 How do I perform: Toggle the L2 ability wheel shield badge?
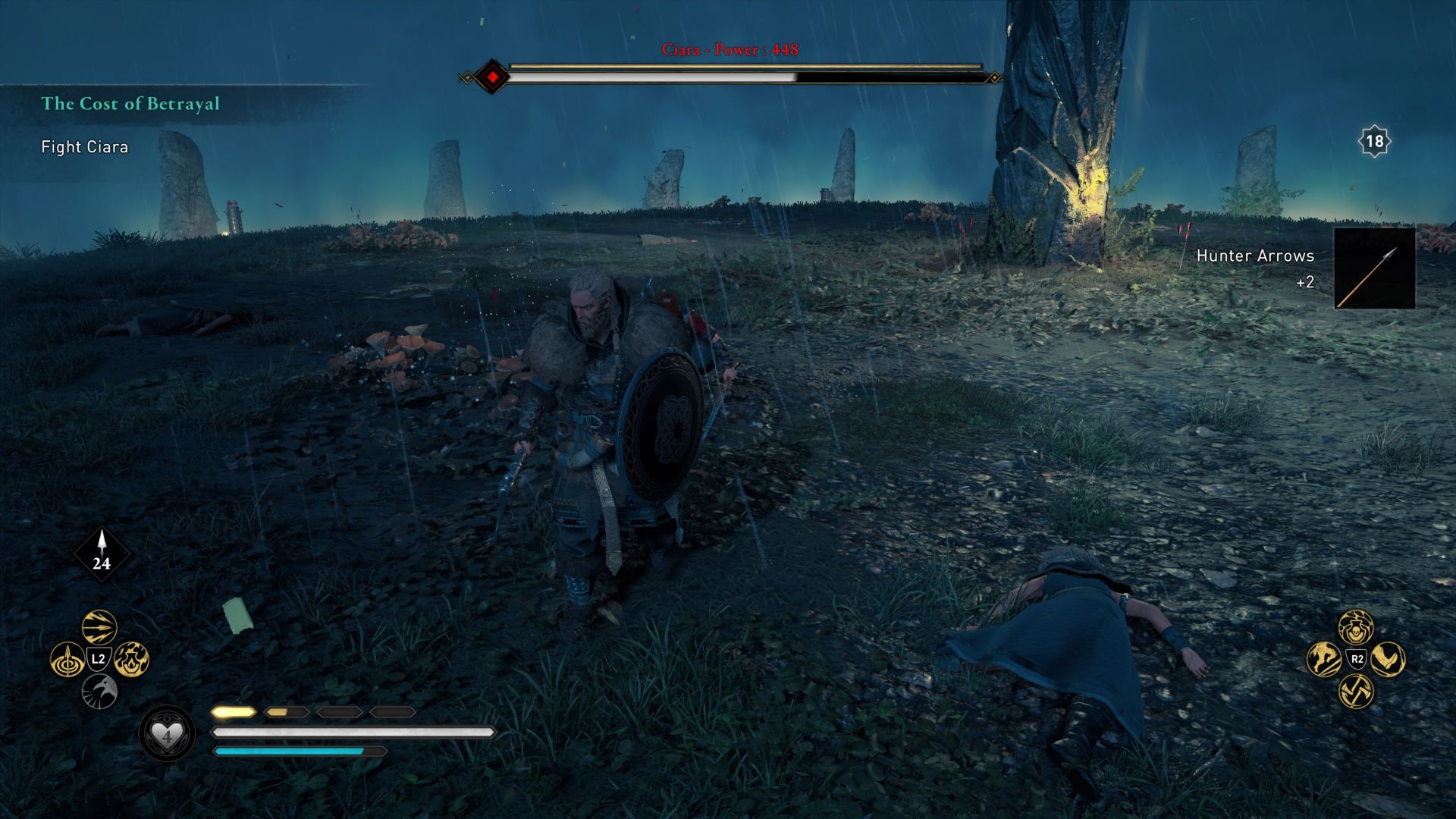(x=97, y=657)
